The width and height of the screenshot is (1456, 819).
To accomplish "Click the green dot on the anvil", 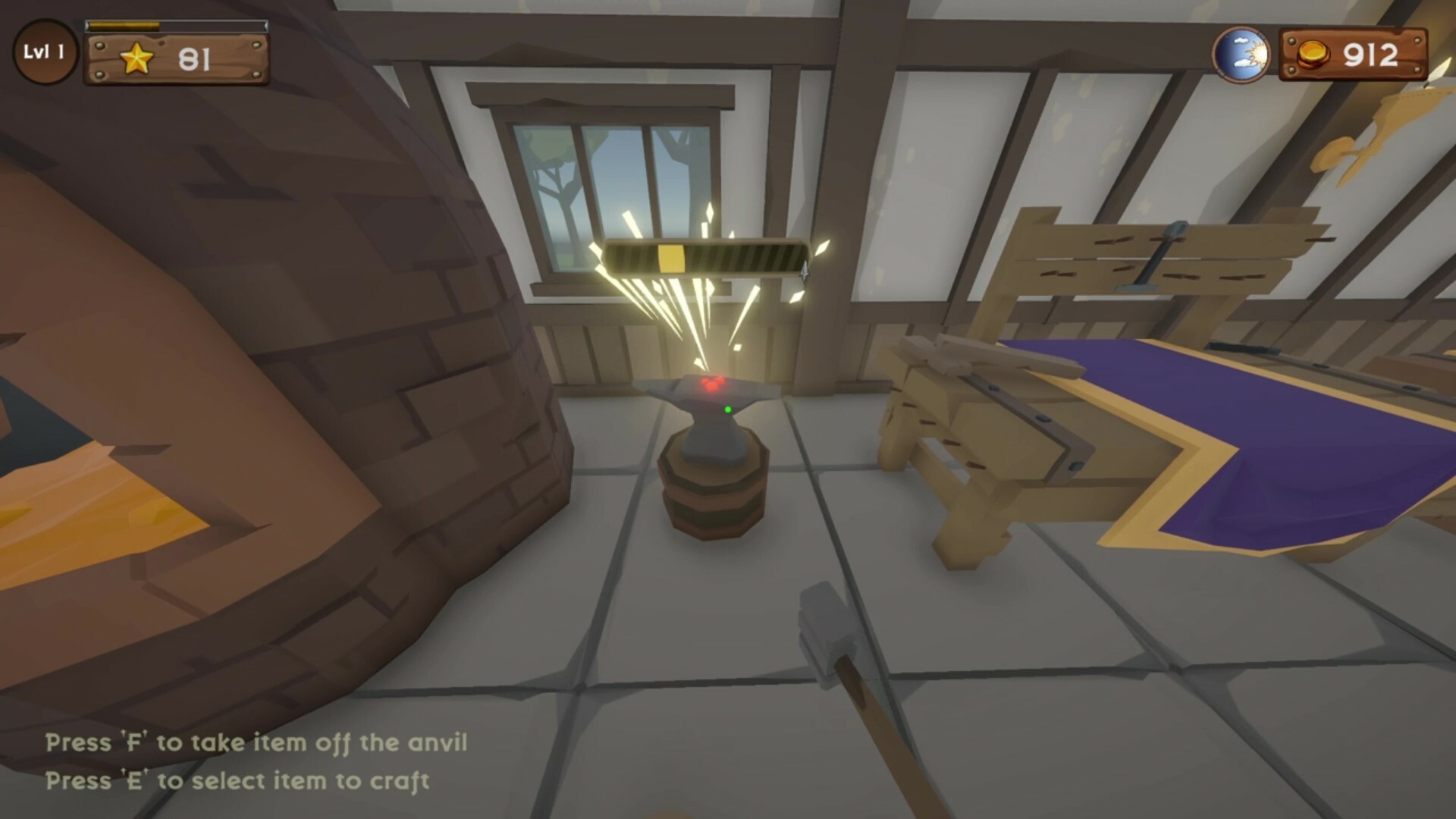I will click(729, 410).
